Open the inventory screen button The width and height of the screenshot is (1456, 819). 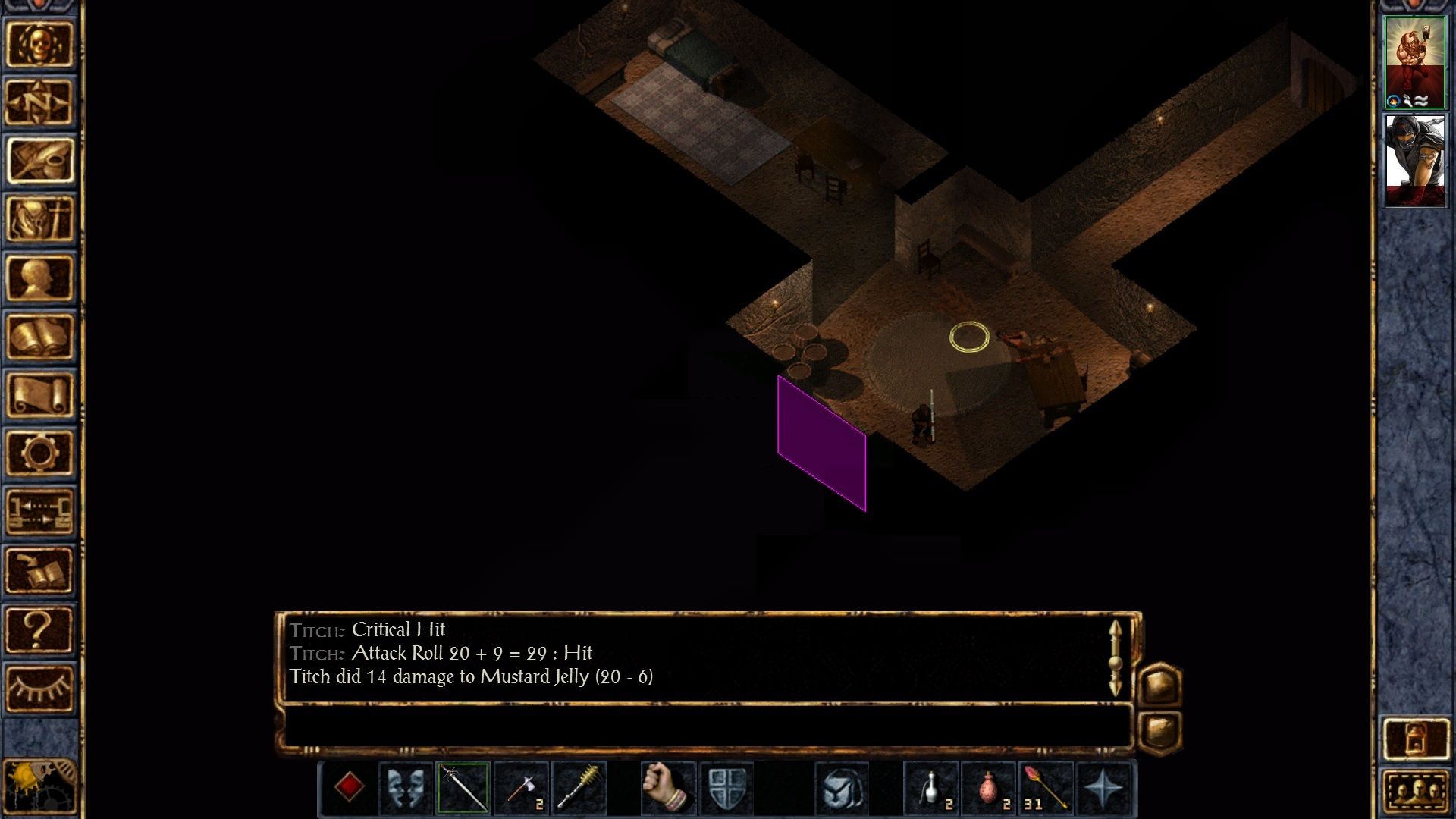click(39, 219)
